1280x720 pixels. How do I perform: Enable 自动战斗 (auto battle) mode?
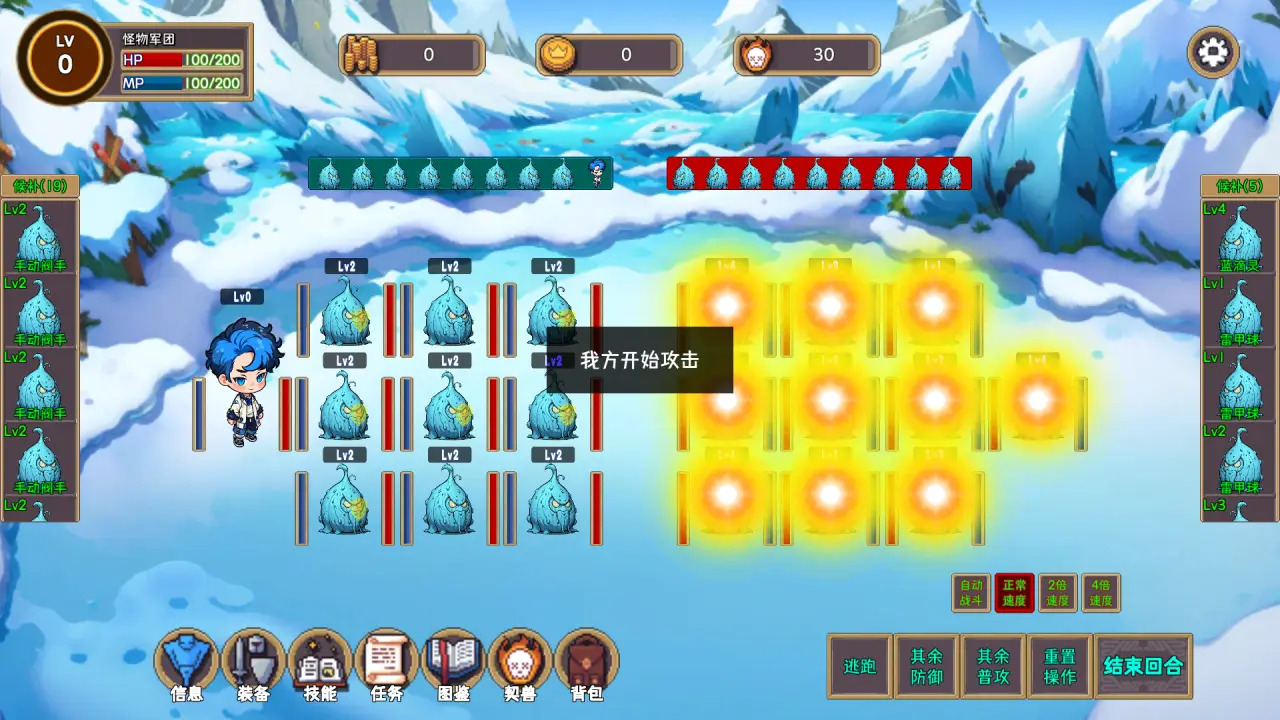[x=970, y=592]
